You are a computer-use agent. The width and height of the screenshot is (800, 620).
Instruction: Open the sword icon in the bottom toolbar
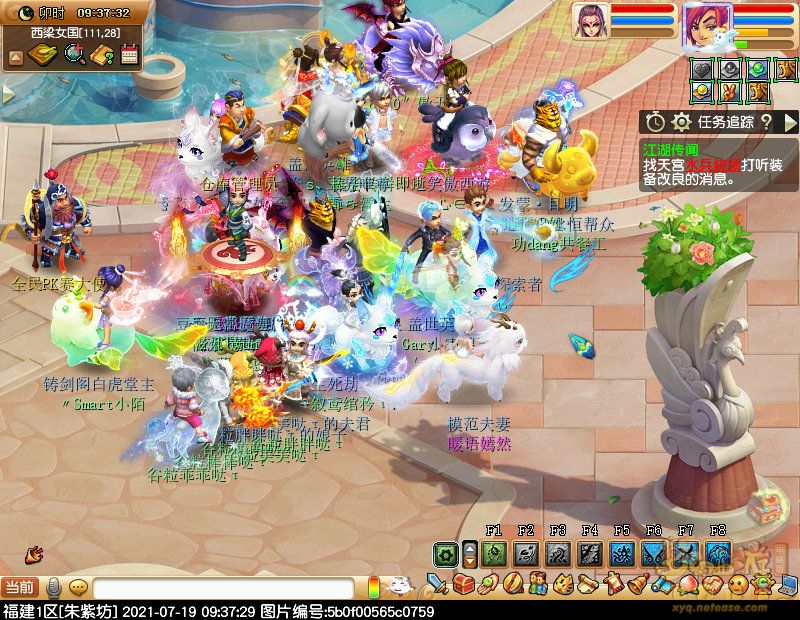coord(437,583)
